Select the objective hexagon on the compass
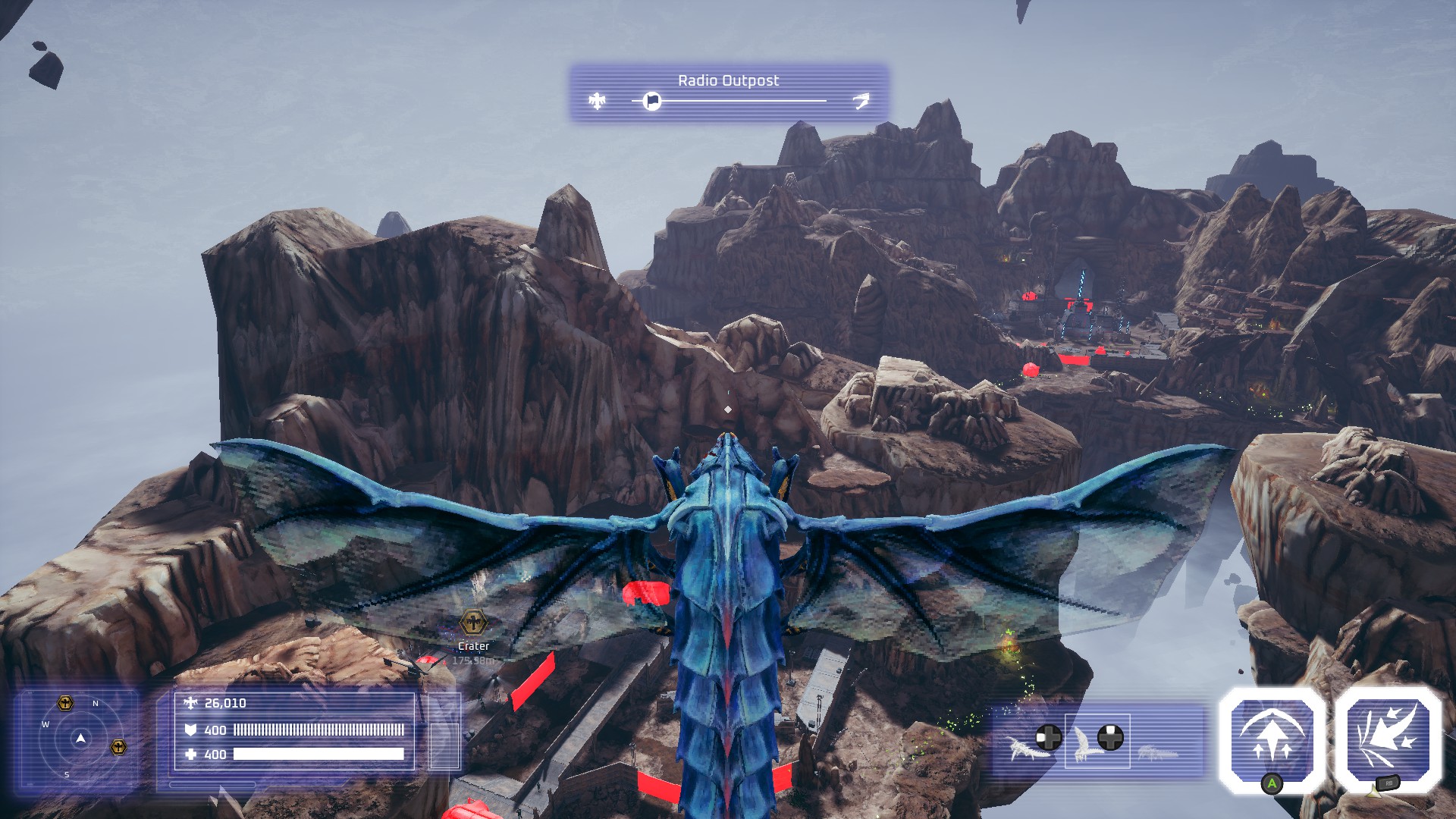Viewport: 1456px width, 819px height. pyautogui.click(x=66, y=704)
